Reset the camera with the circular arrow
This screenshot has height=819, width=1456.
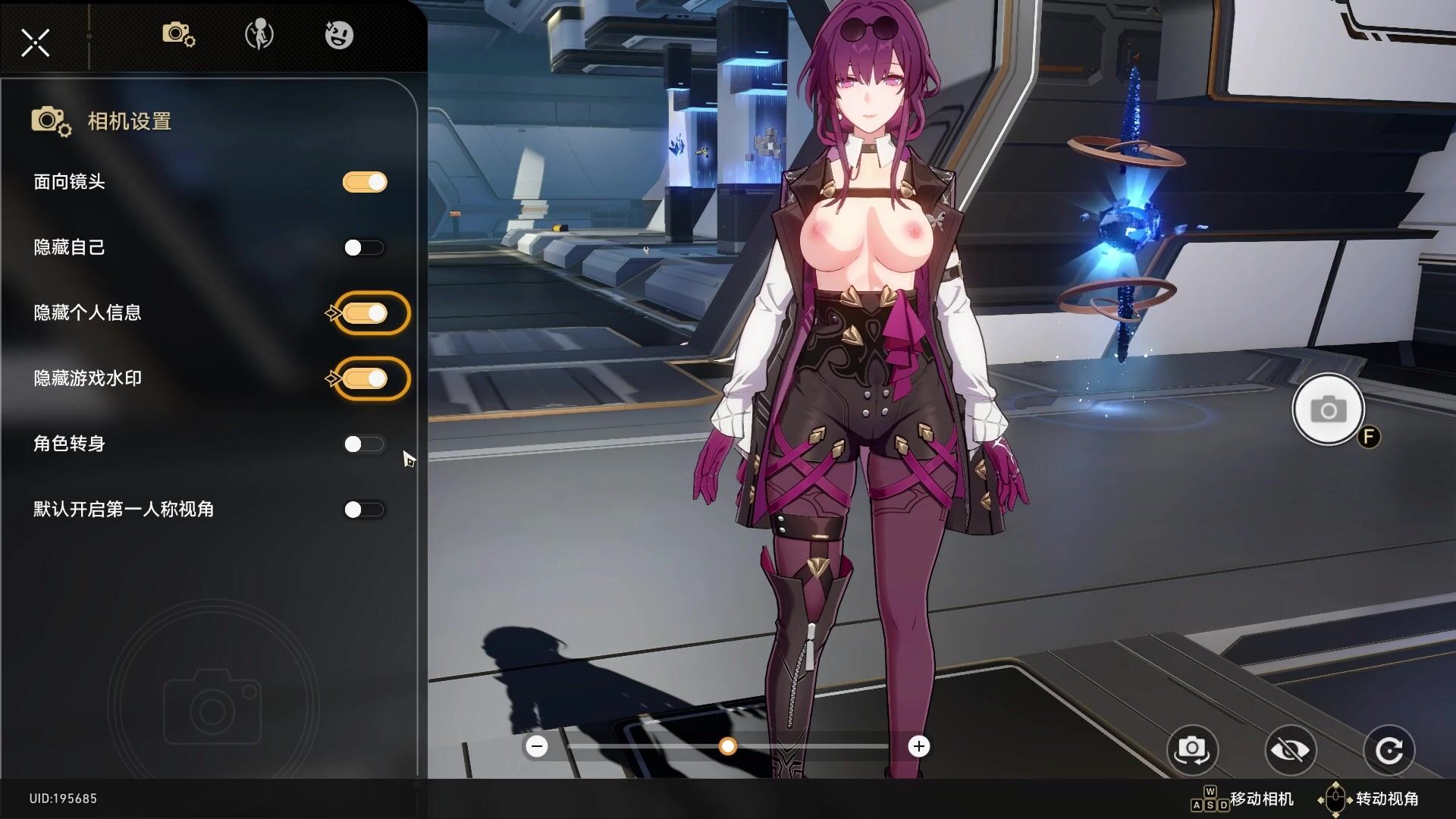(1389, 750)
